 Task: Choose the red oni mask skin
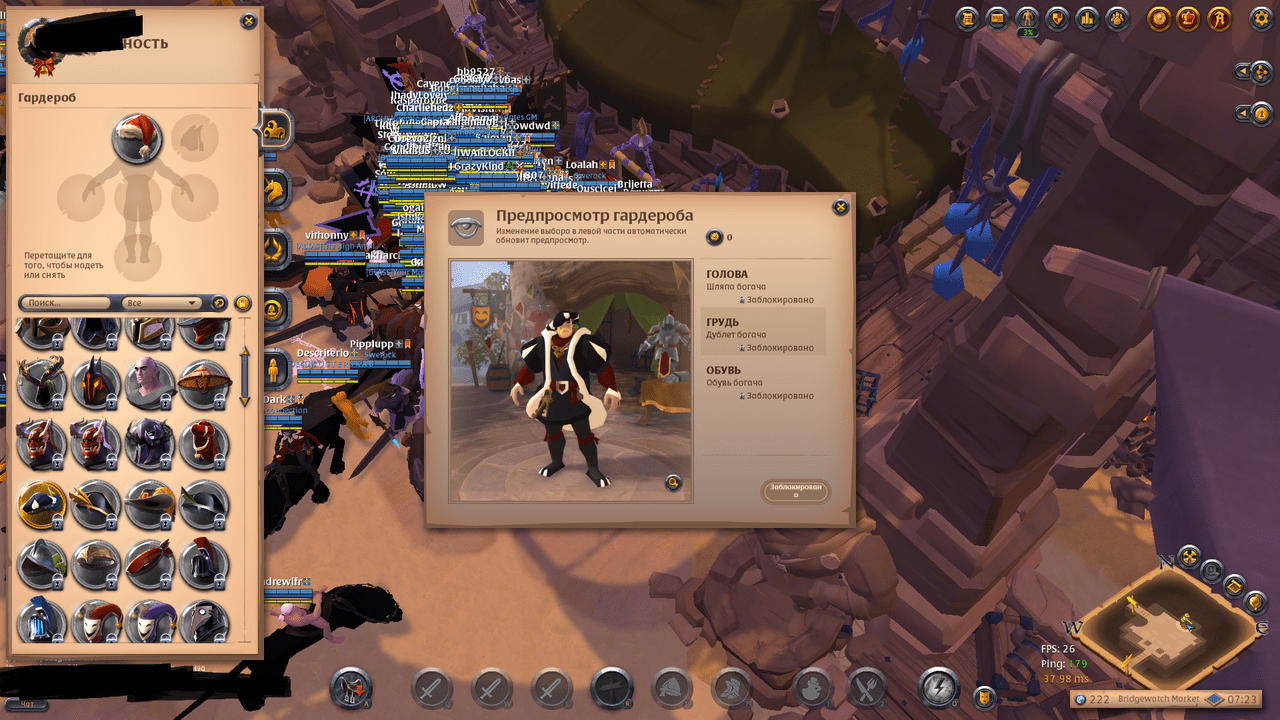[41, 443]
